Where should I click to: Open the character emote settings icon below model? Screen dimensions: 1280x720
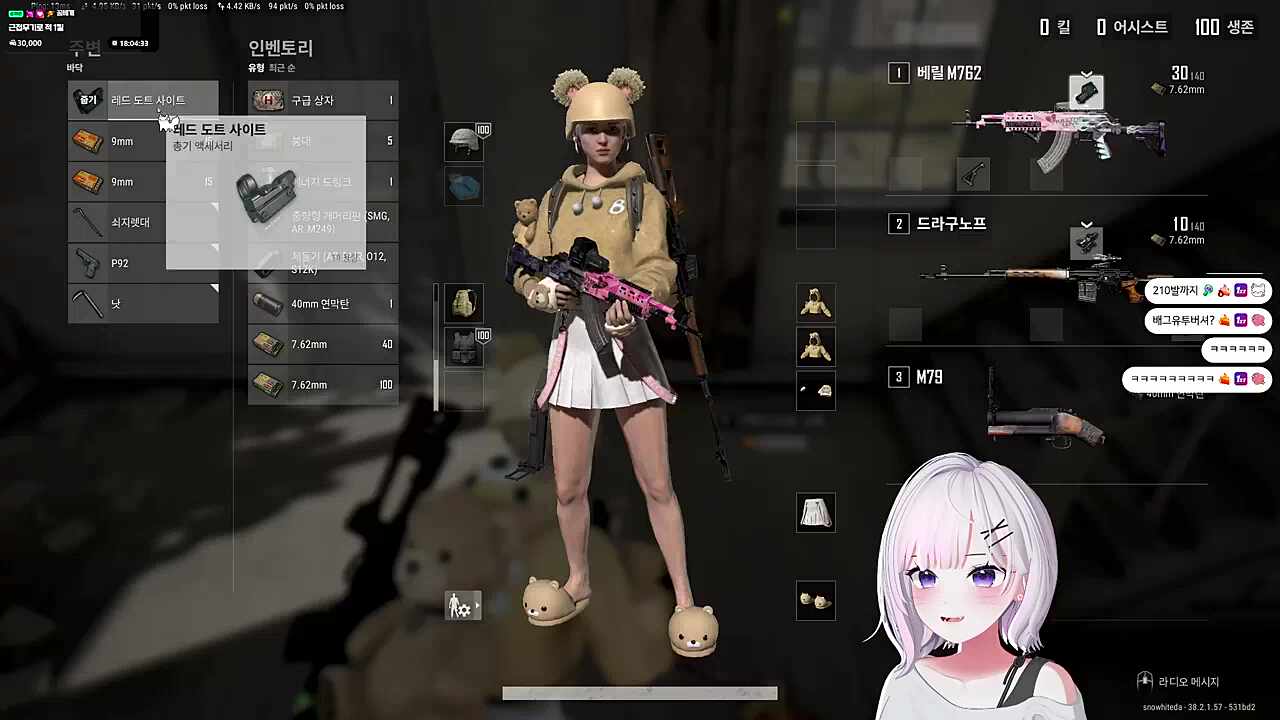tap(462, 605)
